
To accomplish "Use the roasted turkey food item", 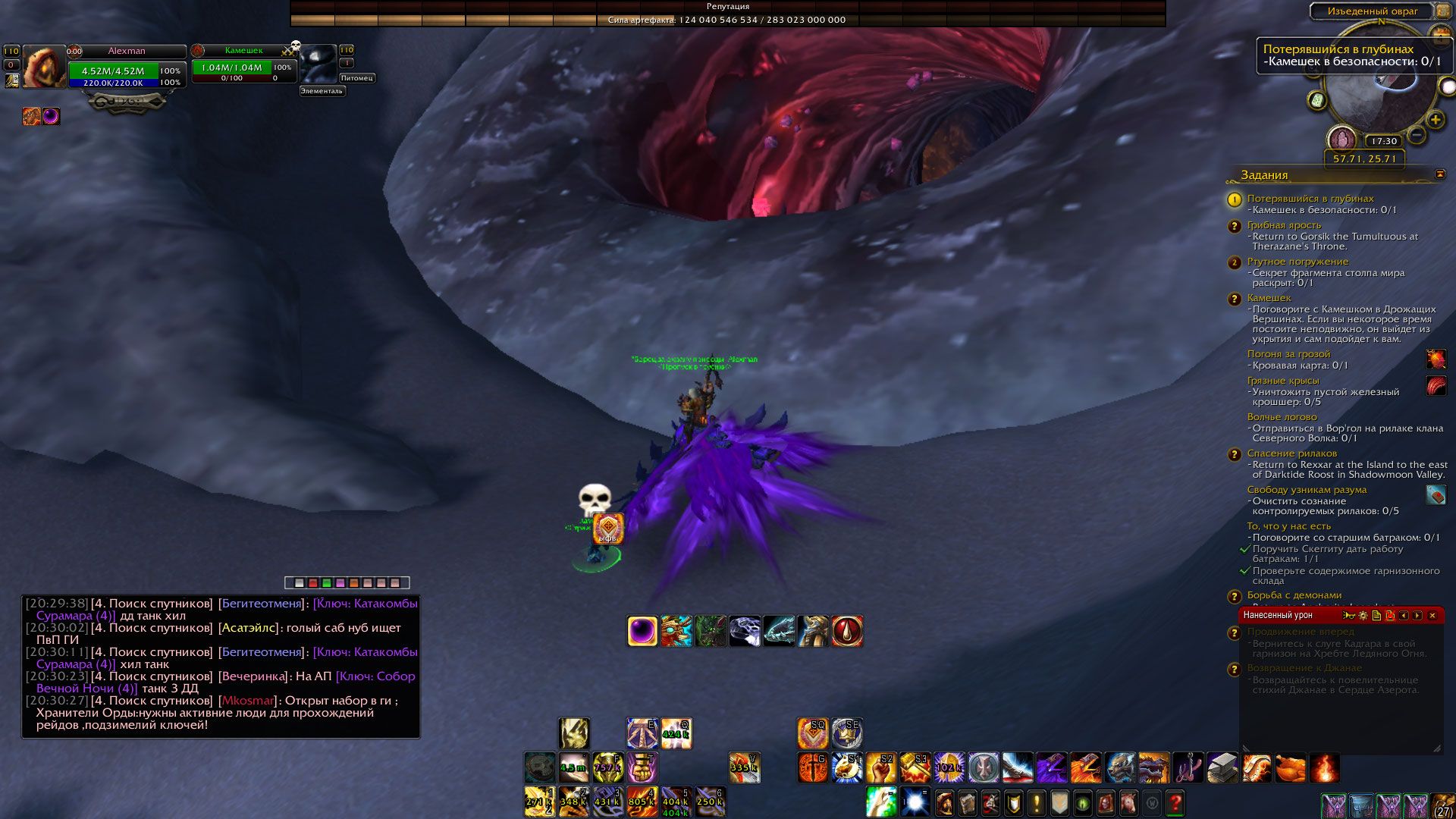I will point(1291,767).
